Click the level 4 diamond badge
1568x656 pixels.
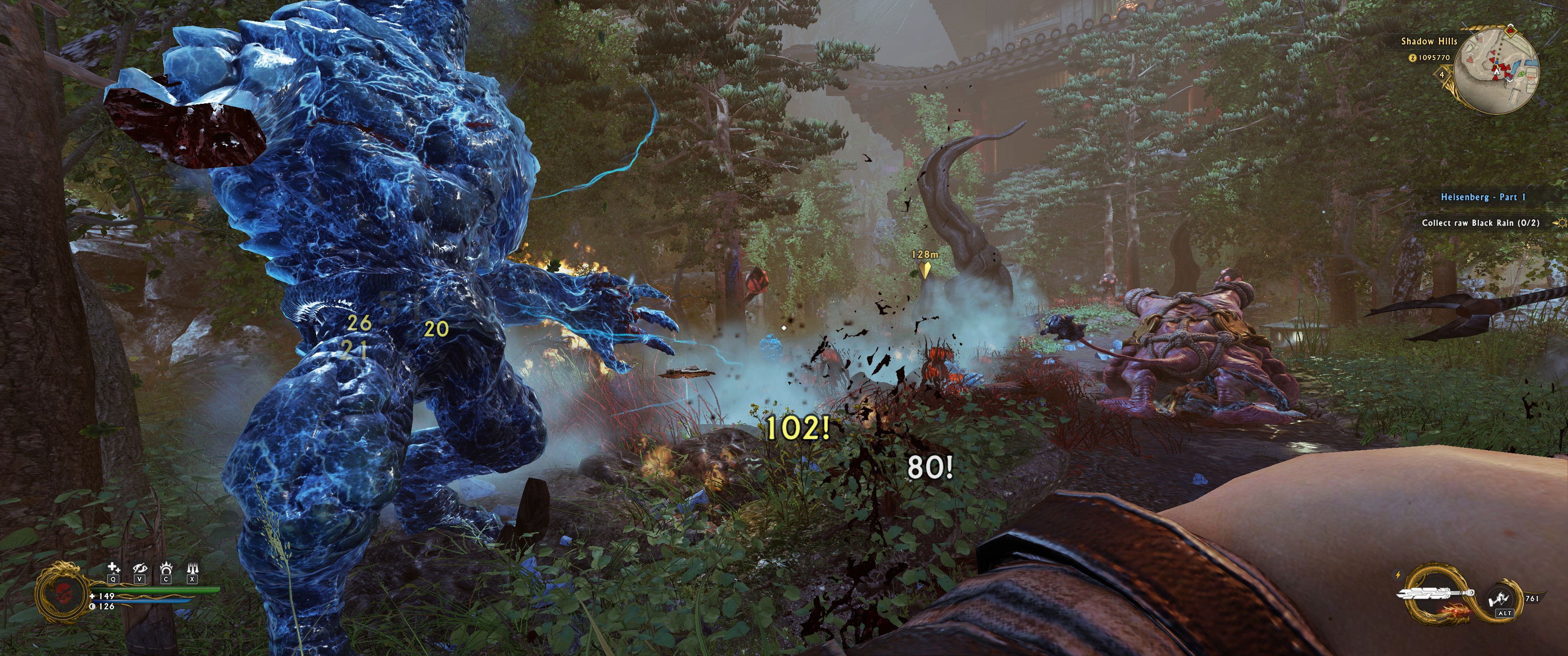(1441, 75)
